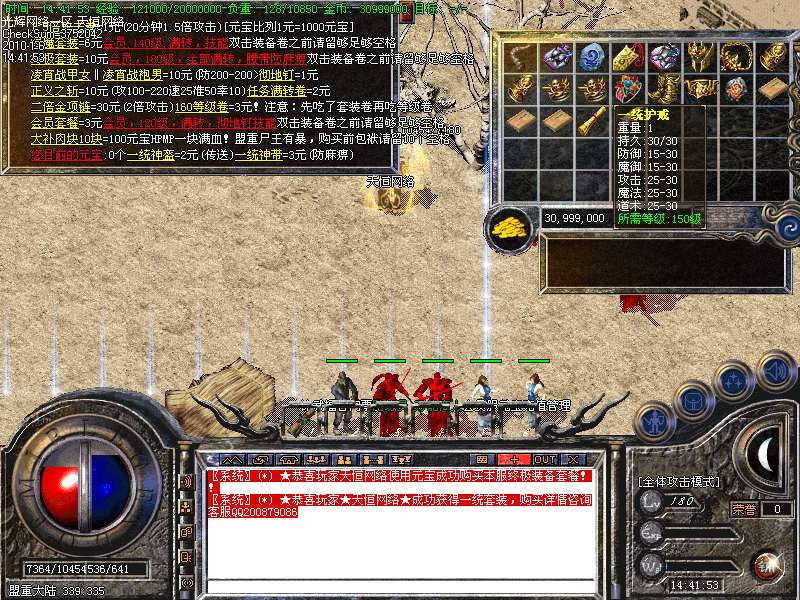
Task: Toggle the speaker sound orb button
Action: pos(776,371)
